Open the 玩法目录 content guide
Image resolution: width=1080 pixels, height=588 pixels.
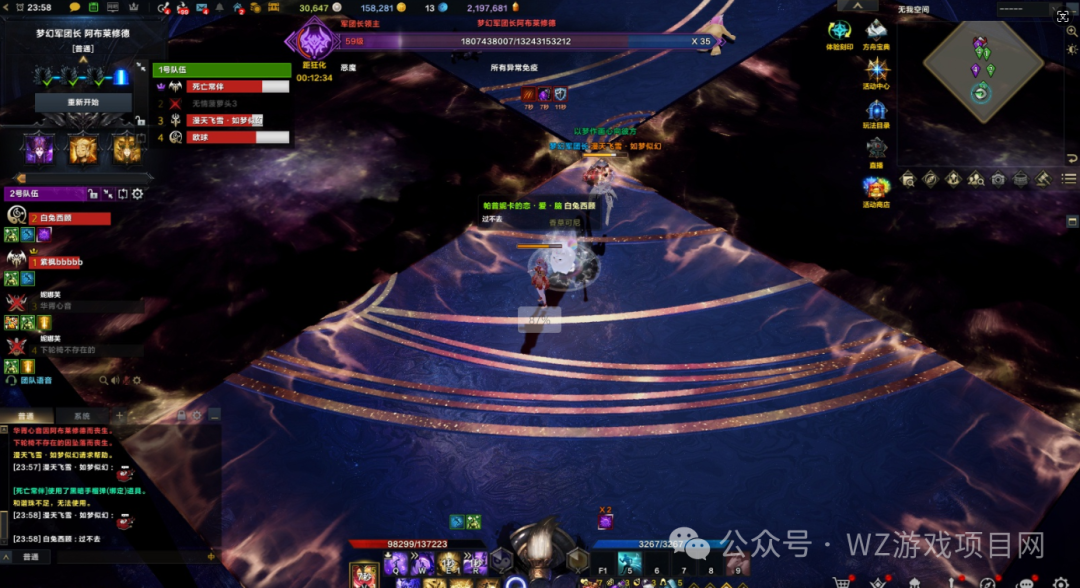pyautogui.click(x=877, y=112)
